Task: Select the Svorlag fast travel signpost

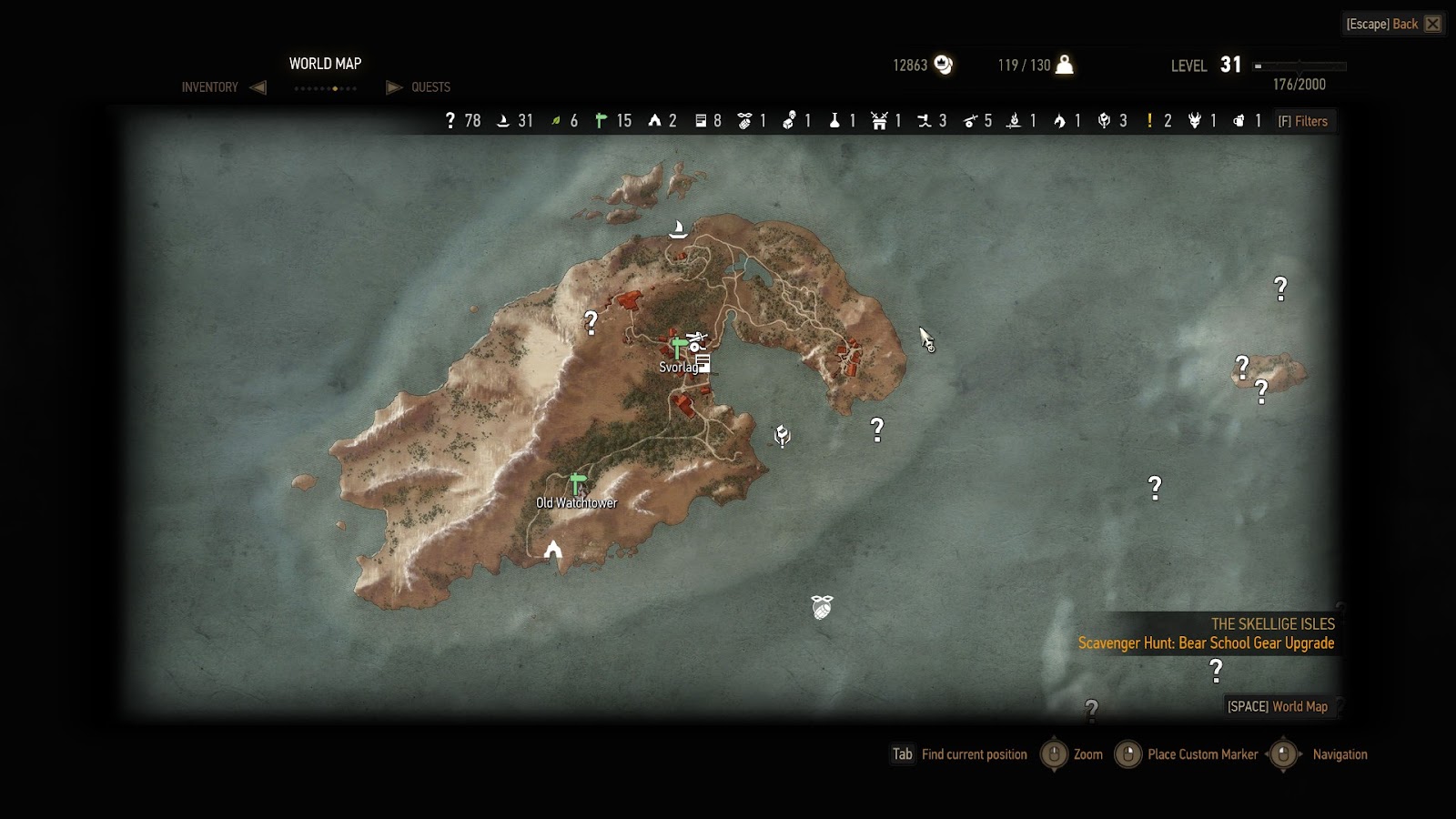Action: pos(678,347)
